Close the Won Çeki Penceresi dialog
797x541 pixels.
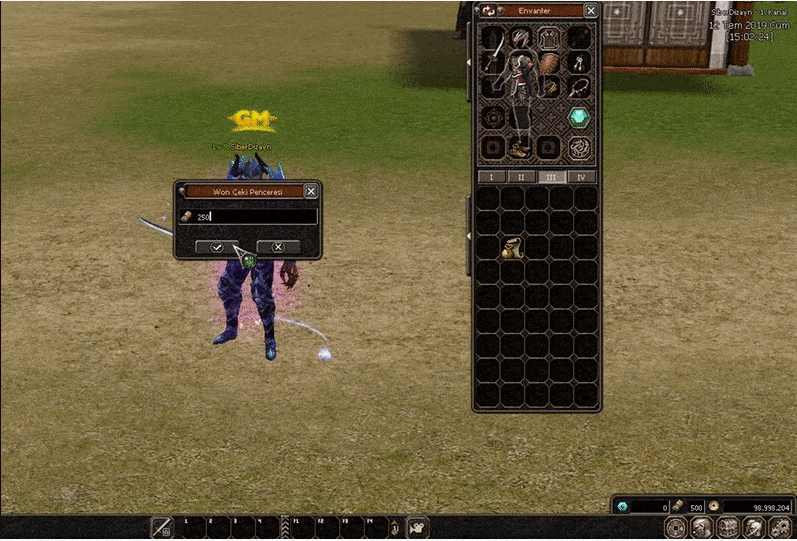pos(311,191)
